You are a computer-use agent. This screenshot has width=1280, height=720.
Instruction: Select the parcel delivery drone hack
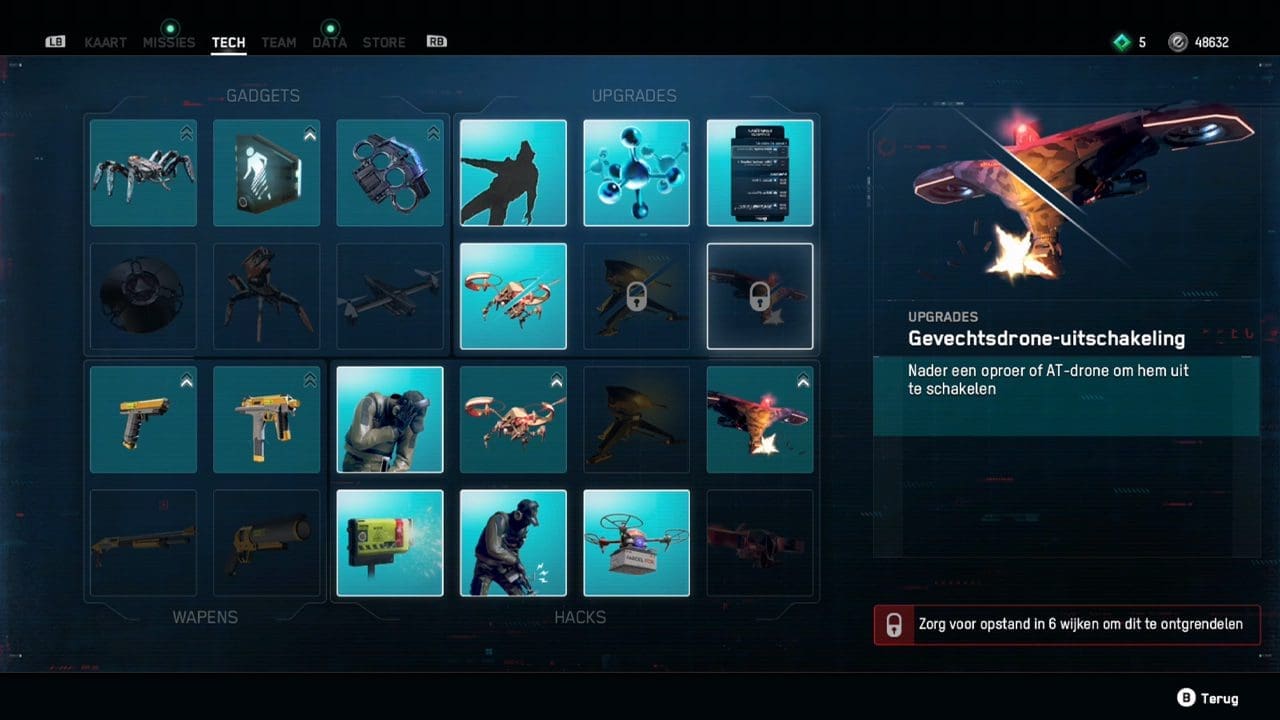pos(636,543)
